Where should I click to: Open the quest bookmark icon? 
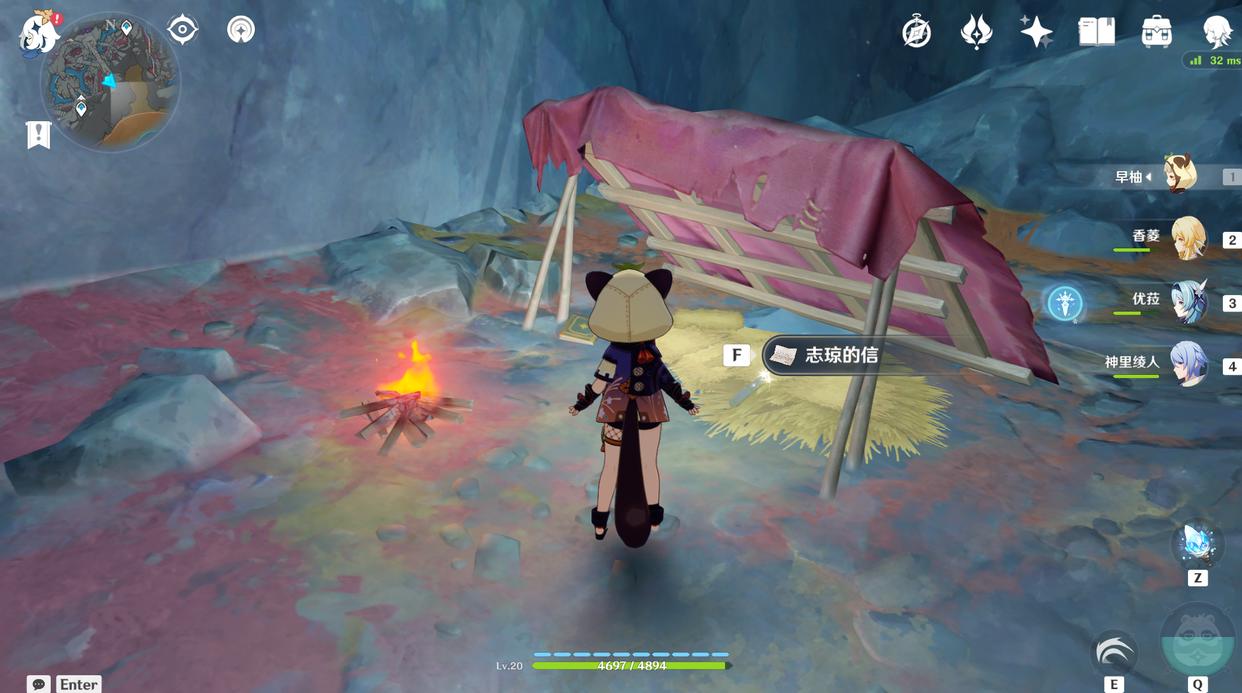pos(38,135)
